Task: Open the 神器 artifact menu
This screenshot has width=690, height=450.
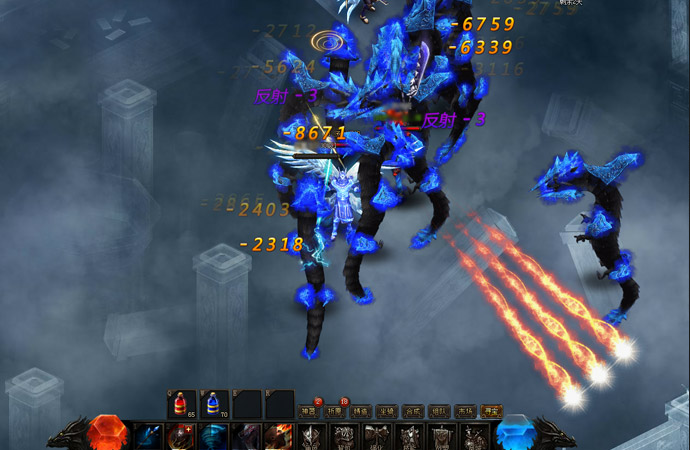Action: [x=308, y=411]
